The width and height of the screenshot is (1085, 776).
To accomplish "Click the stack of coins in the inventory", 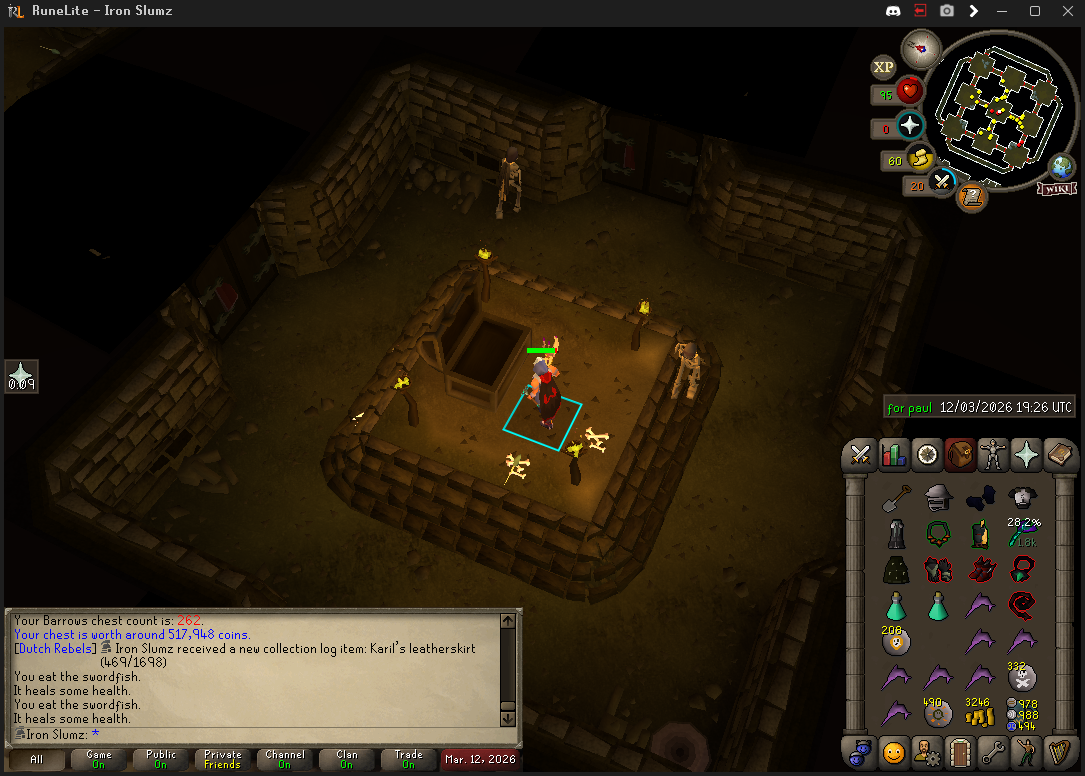I will tap(978, 714).
